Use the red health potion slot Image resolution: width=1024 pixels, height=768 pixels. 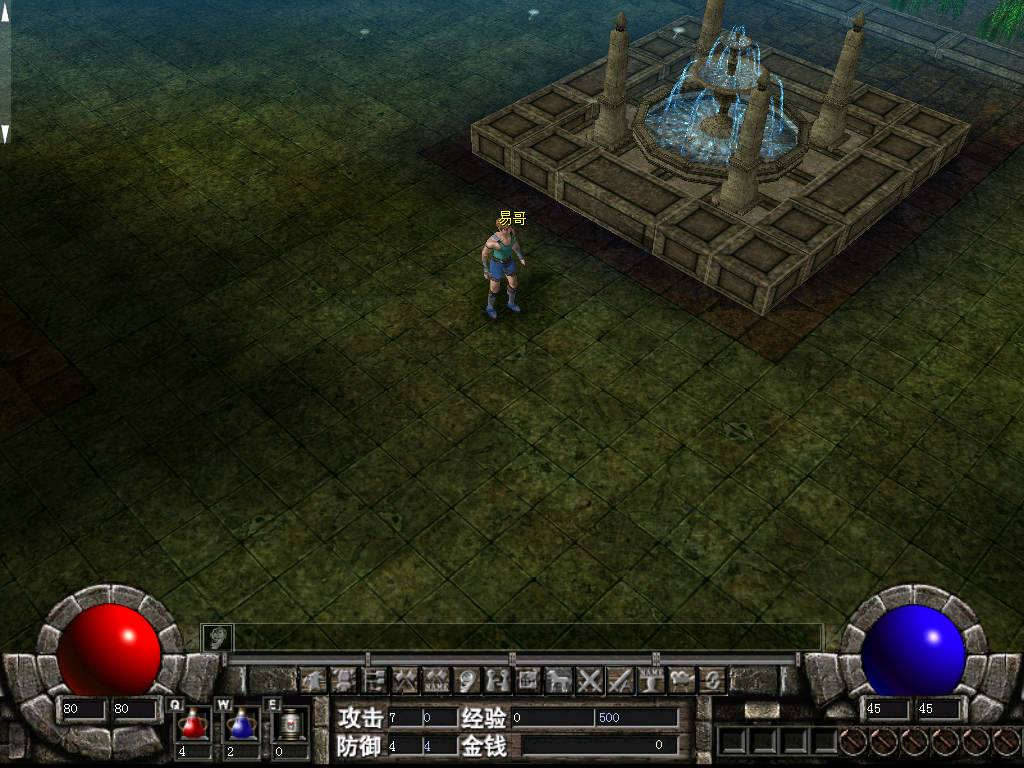coord(193,723)
